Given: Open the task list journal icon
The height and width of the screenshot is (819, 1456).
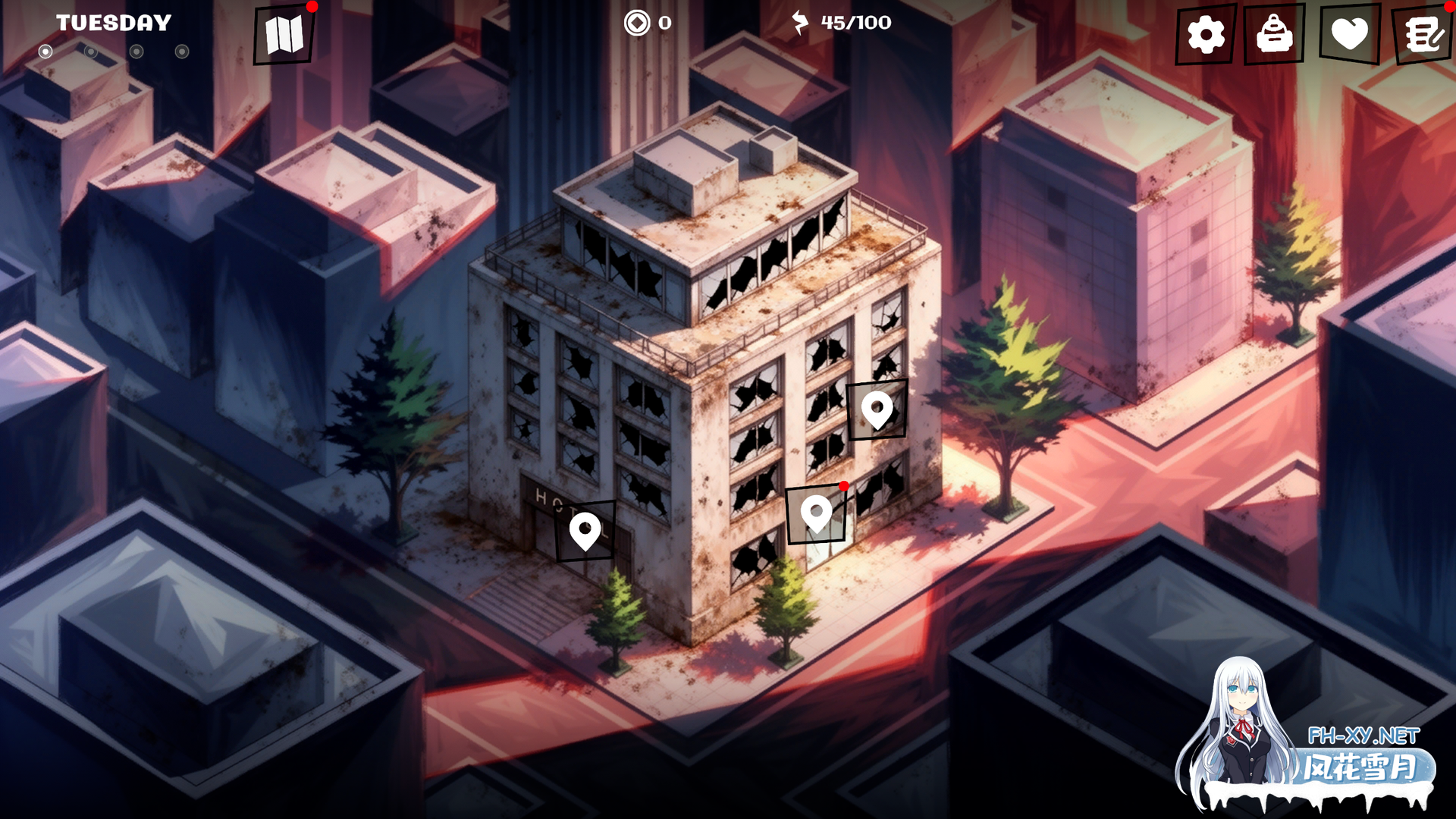Looking at the screenshot, I should 1423,35.
